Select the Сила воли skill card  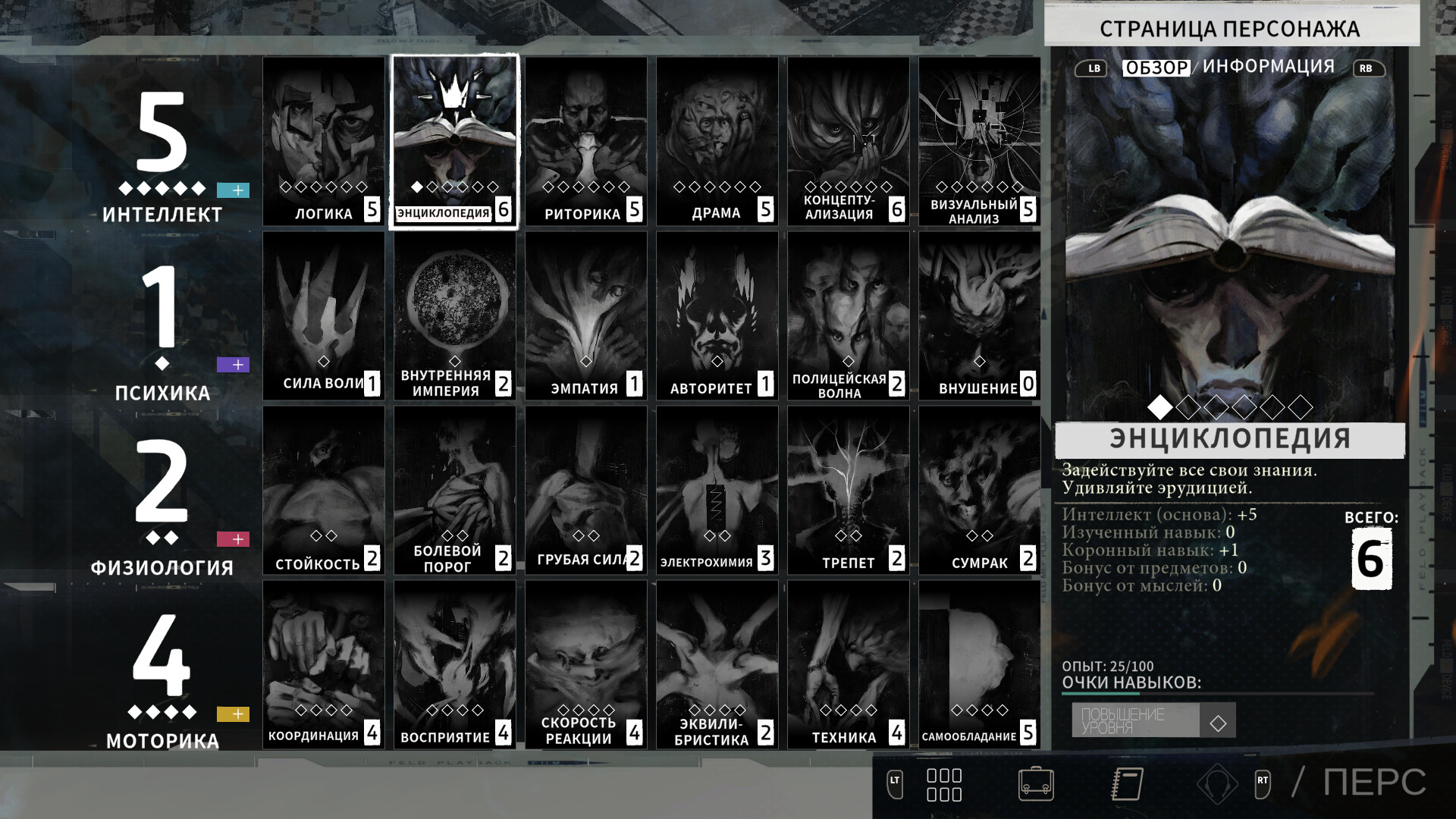pyautogui.click(x=324, y=316)
